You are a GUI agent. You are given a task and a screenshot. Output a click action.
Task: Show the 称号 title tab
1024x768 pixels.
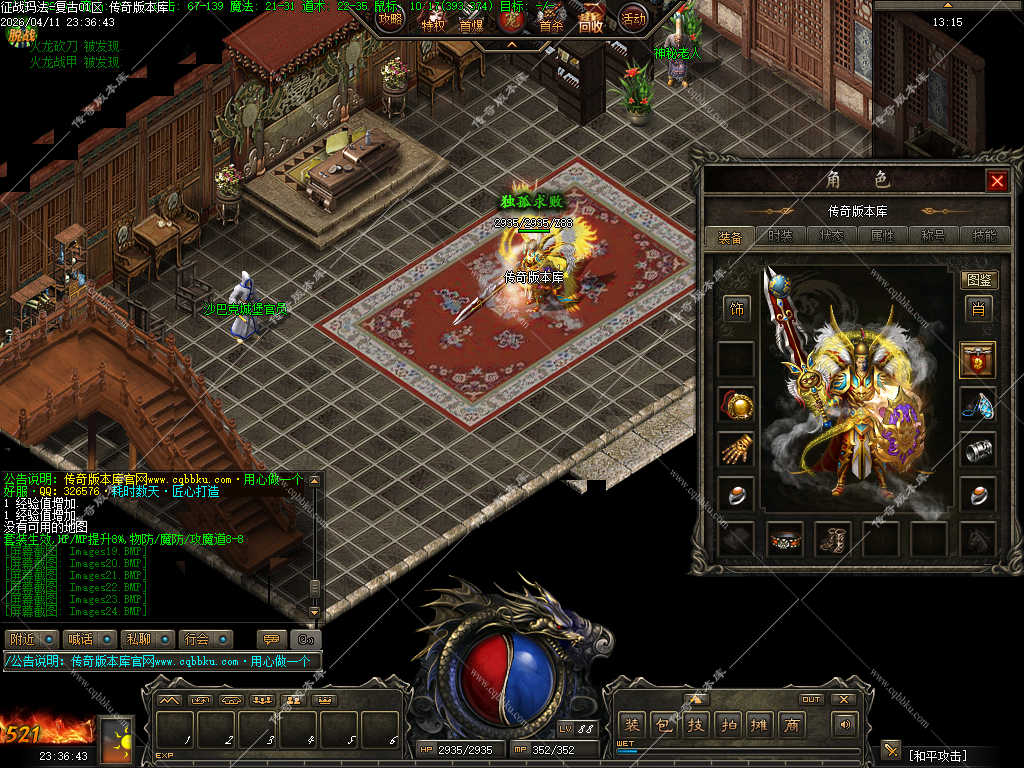pyautogui.click(x=933, y=237)
